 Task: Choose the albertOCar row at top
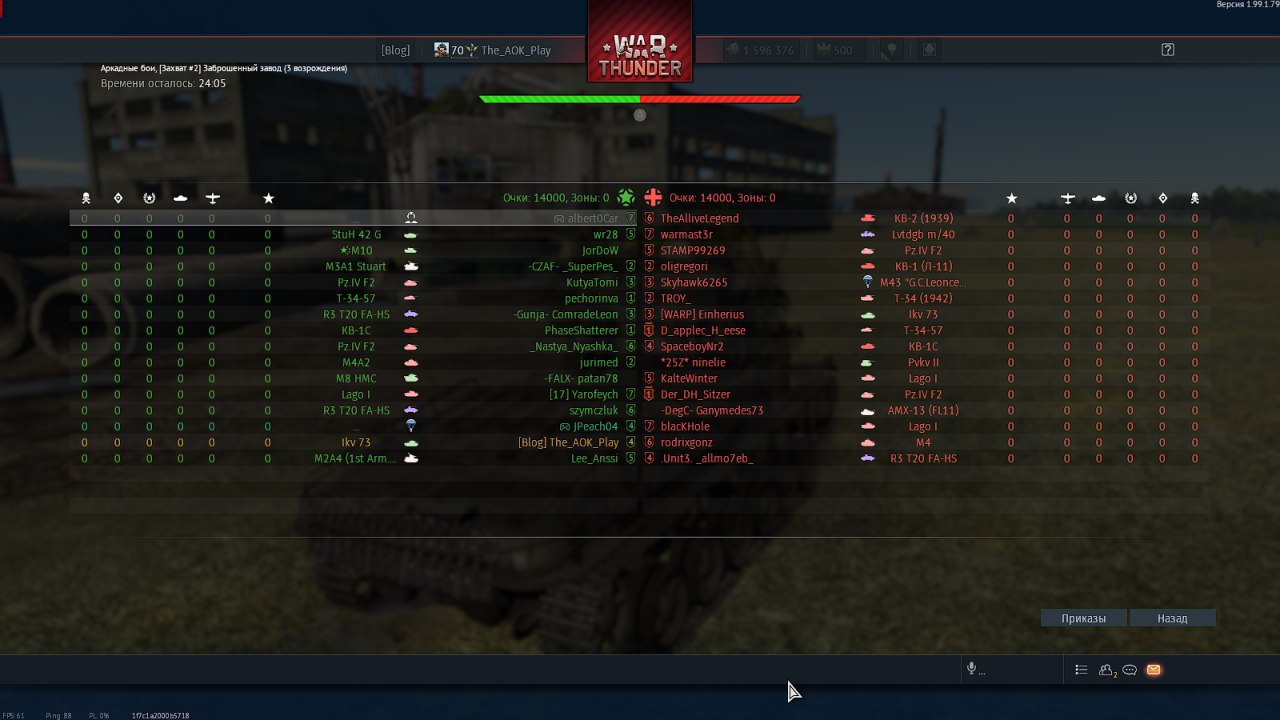click(593, 218)
